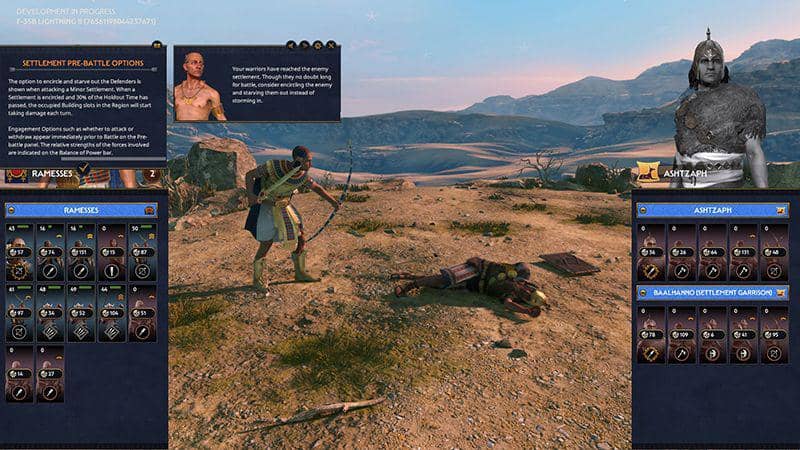The width and height of the screenshot is (800, 450).
Task: Click the Ashtzaph faction emblem icon
Action: click(647, 174)
